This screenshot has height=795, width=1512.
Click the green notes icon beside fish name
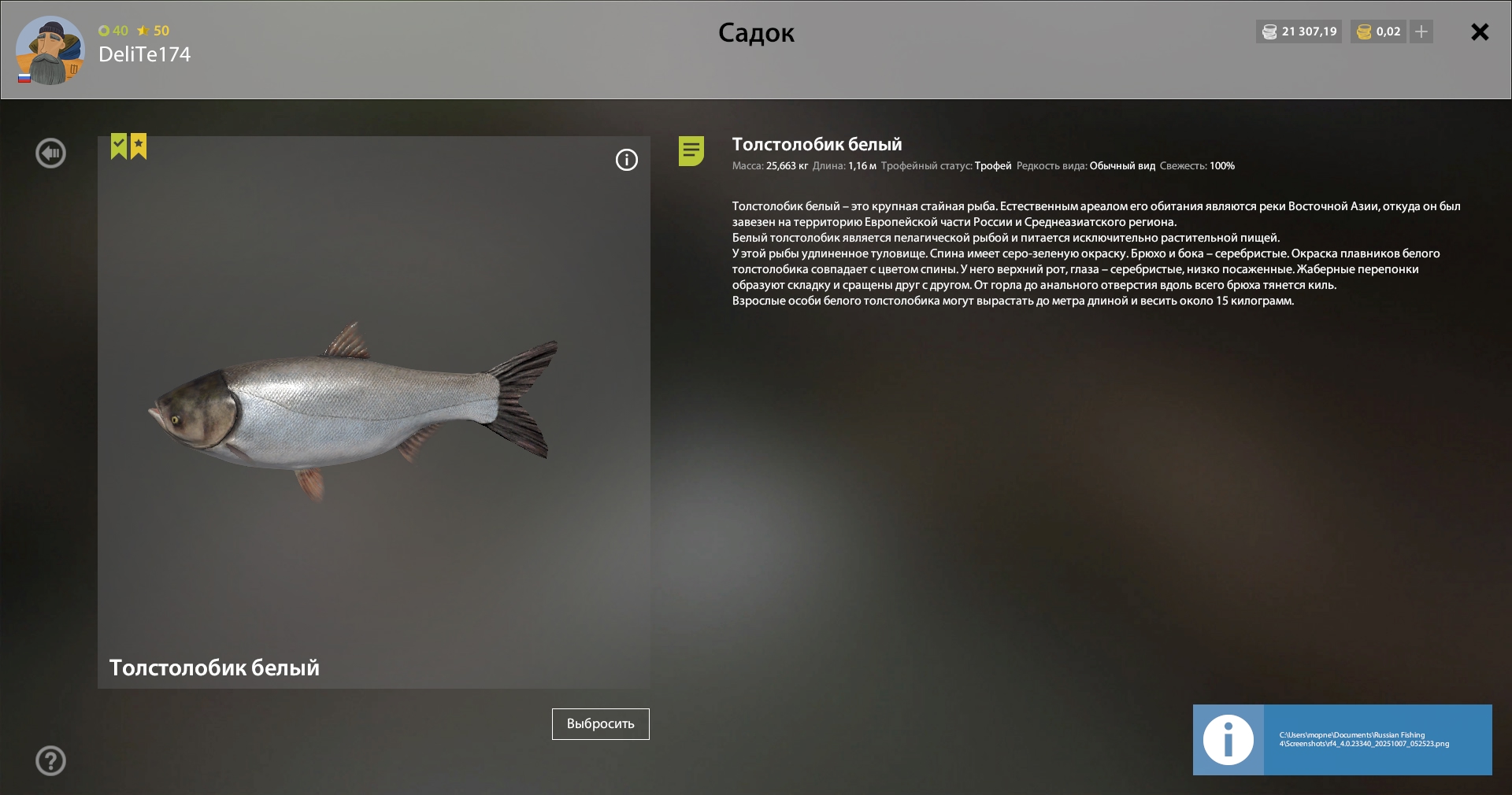[x=691, y=151]
